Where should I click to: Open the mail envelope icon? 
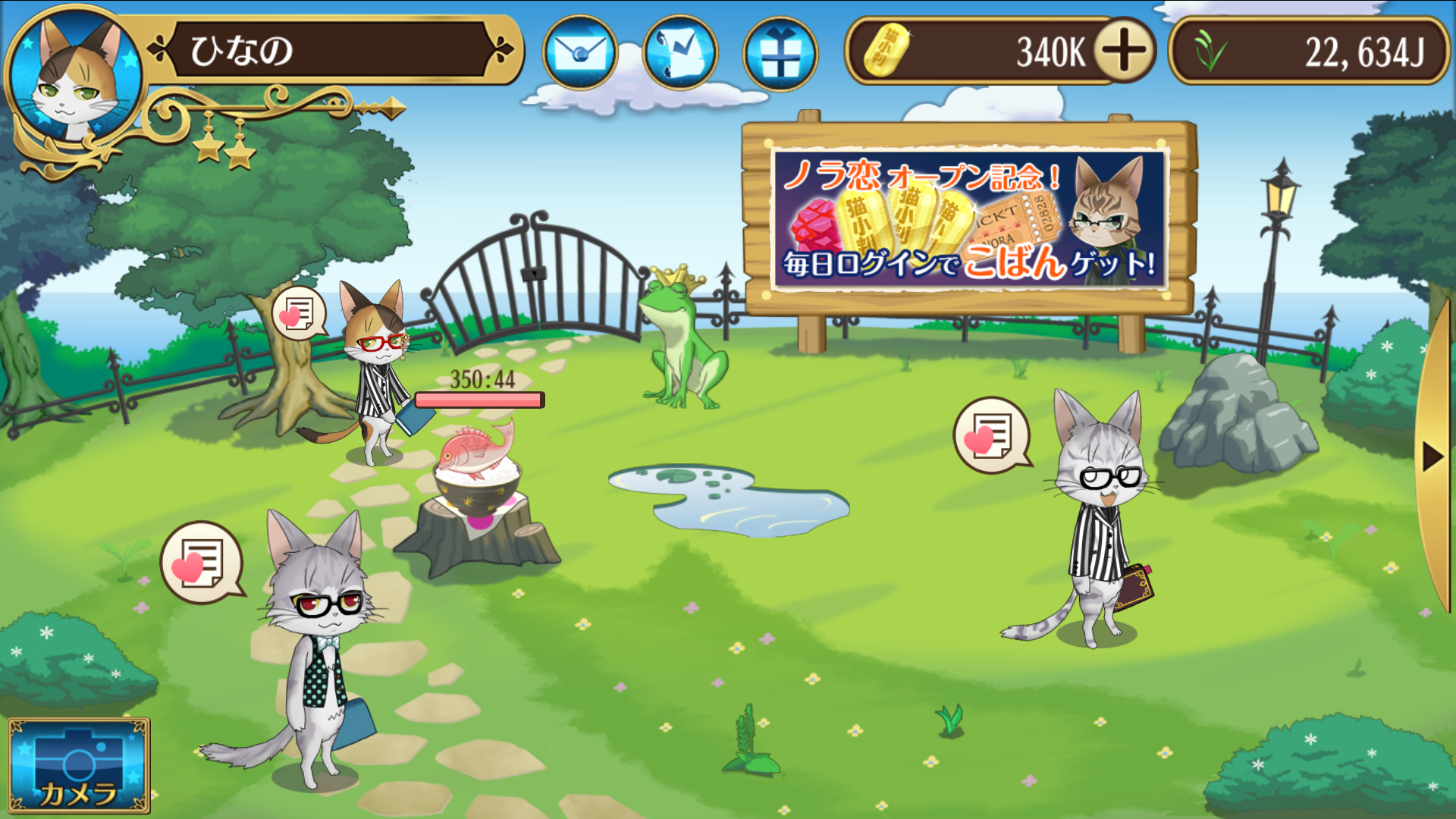click(580, 53)
